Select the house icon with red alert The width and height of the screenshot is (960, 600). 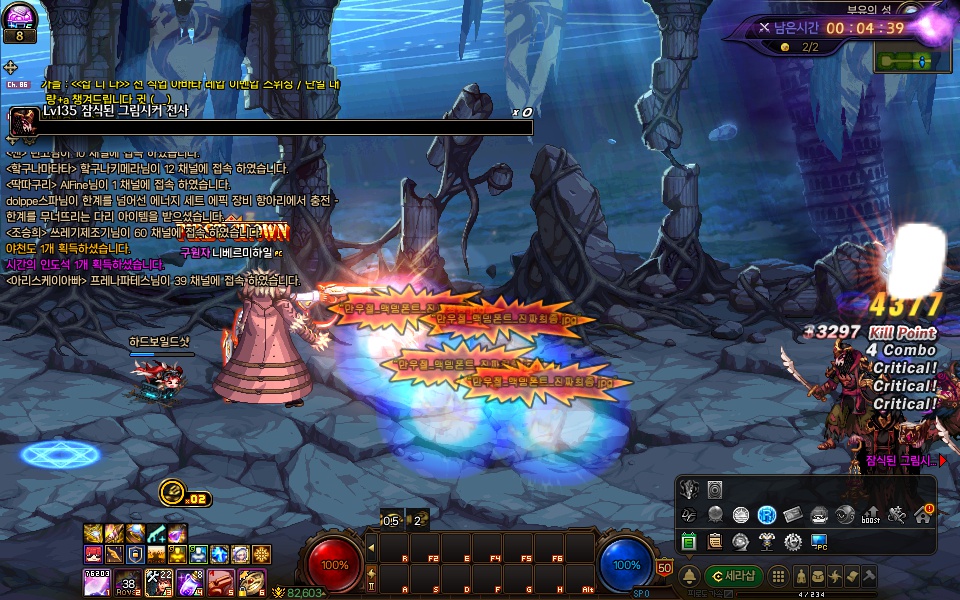(923, 515)
